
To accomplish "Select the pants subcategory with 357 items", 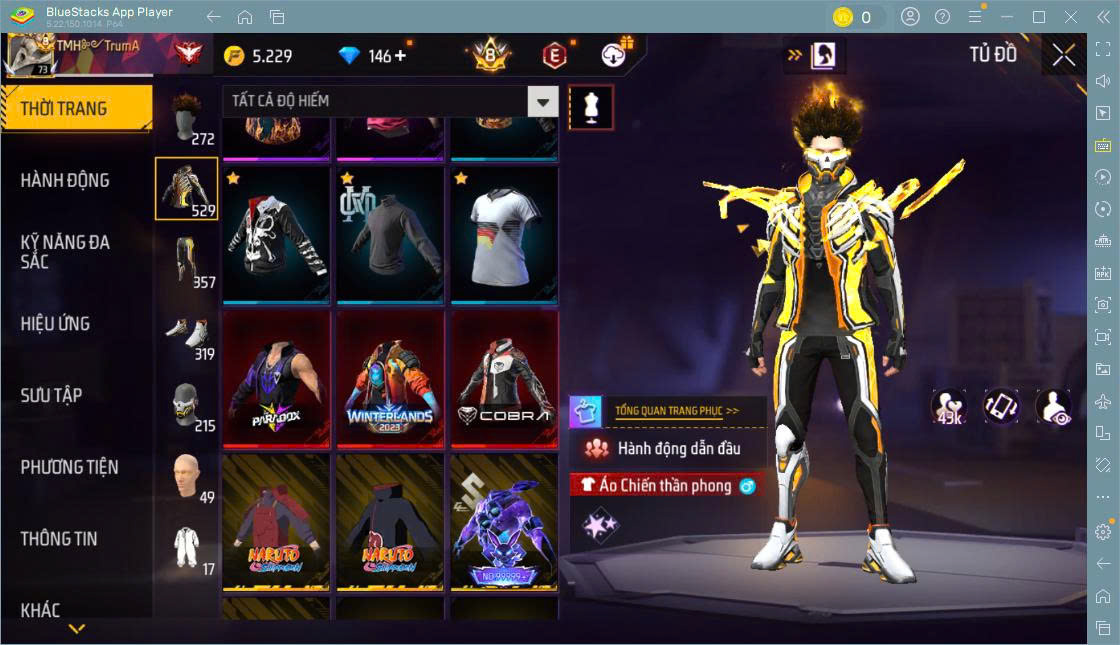I will (186, 262).
